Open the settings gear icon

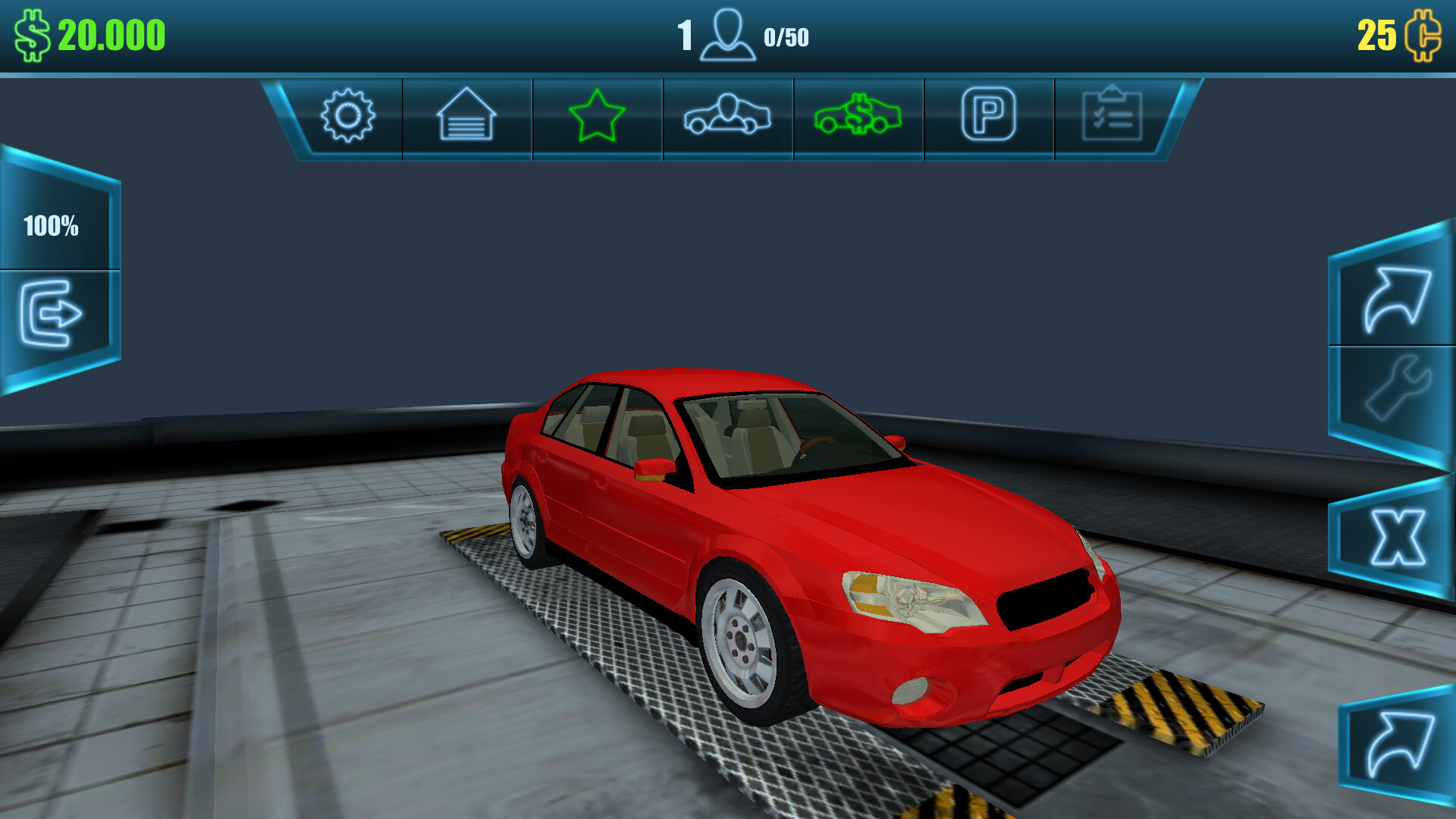click(x=348, y=115)
